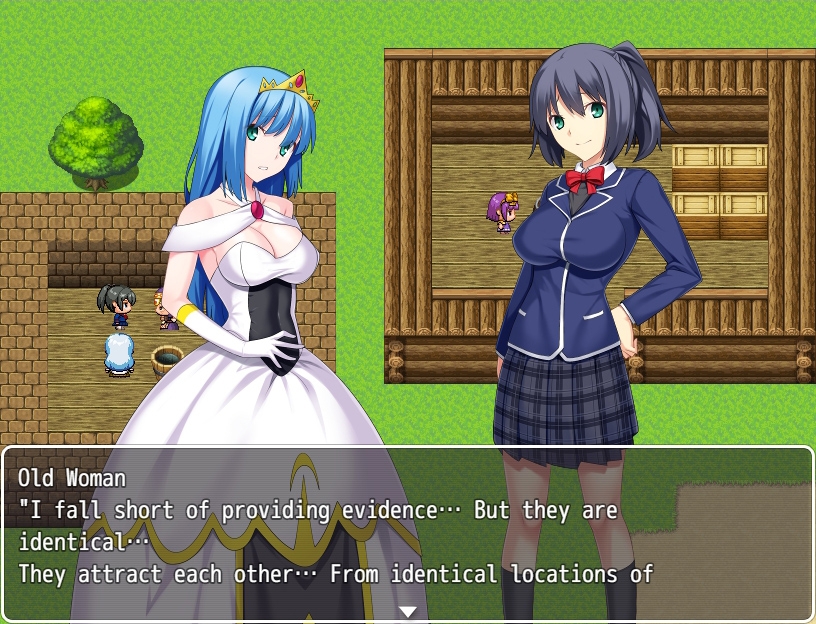The image size is (816, 624).
Task: Click the dialogue continue arrow
Action: pyautogui.click(x=407, y=611)
